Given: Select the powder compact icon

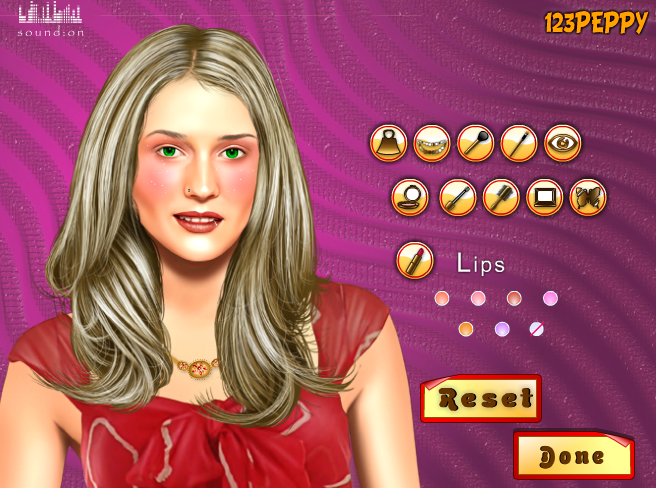Looking at the screenshot, I should [410, 197].
